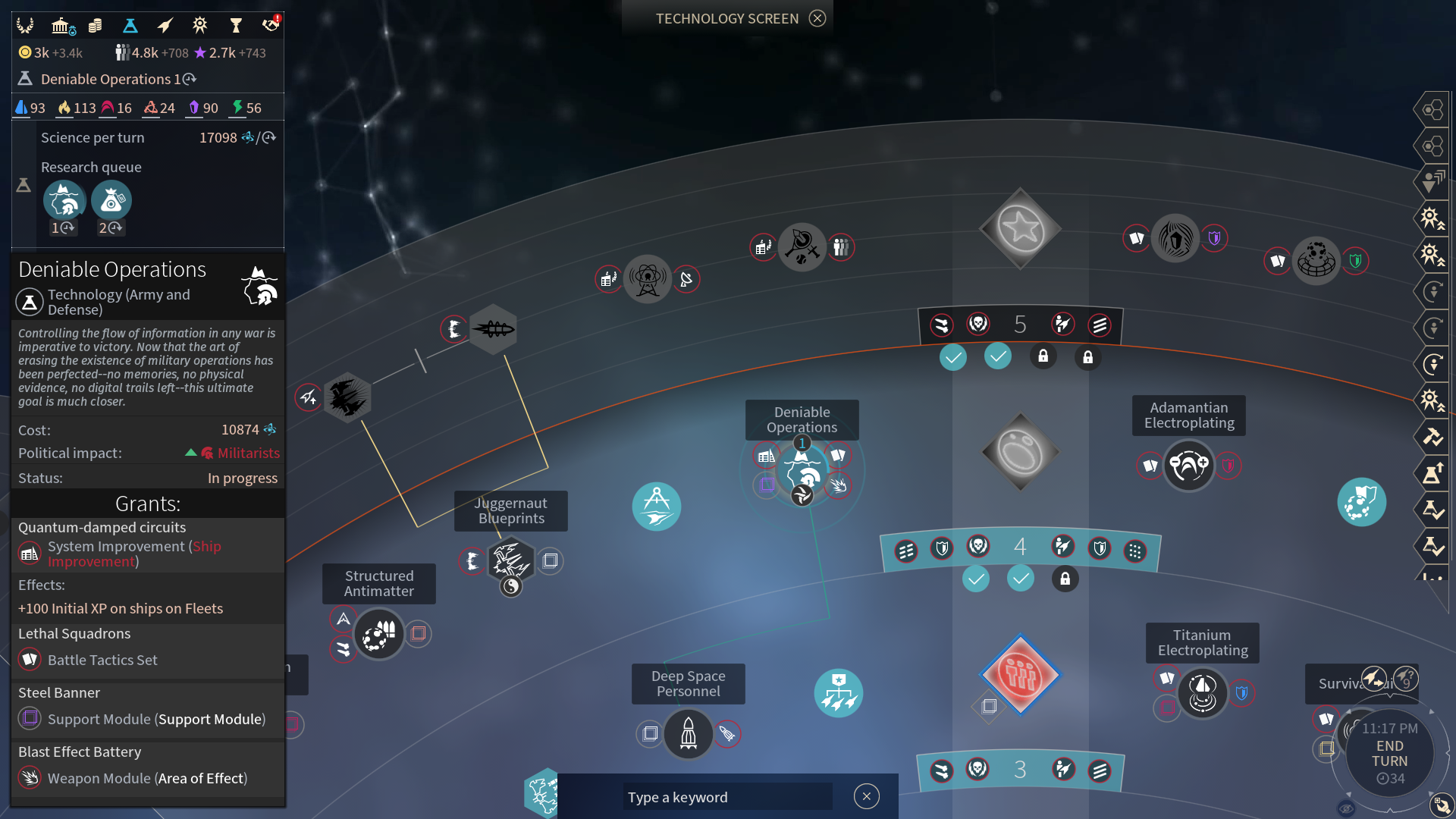The image size is (1456, 819).
Task: Open the diplomacy handshake icon with alert
Action: 270,26
